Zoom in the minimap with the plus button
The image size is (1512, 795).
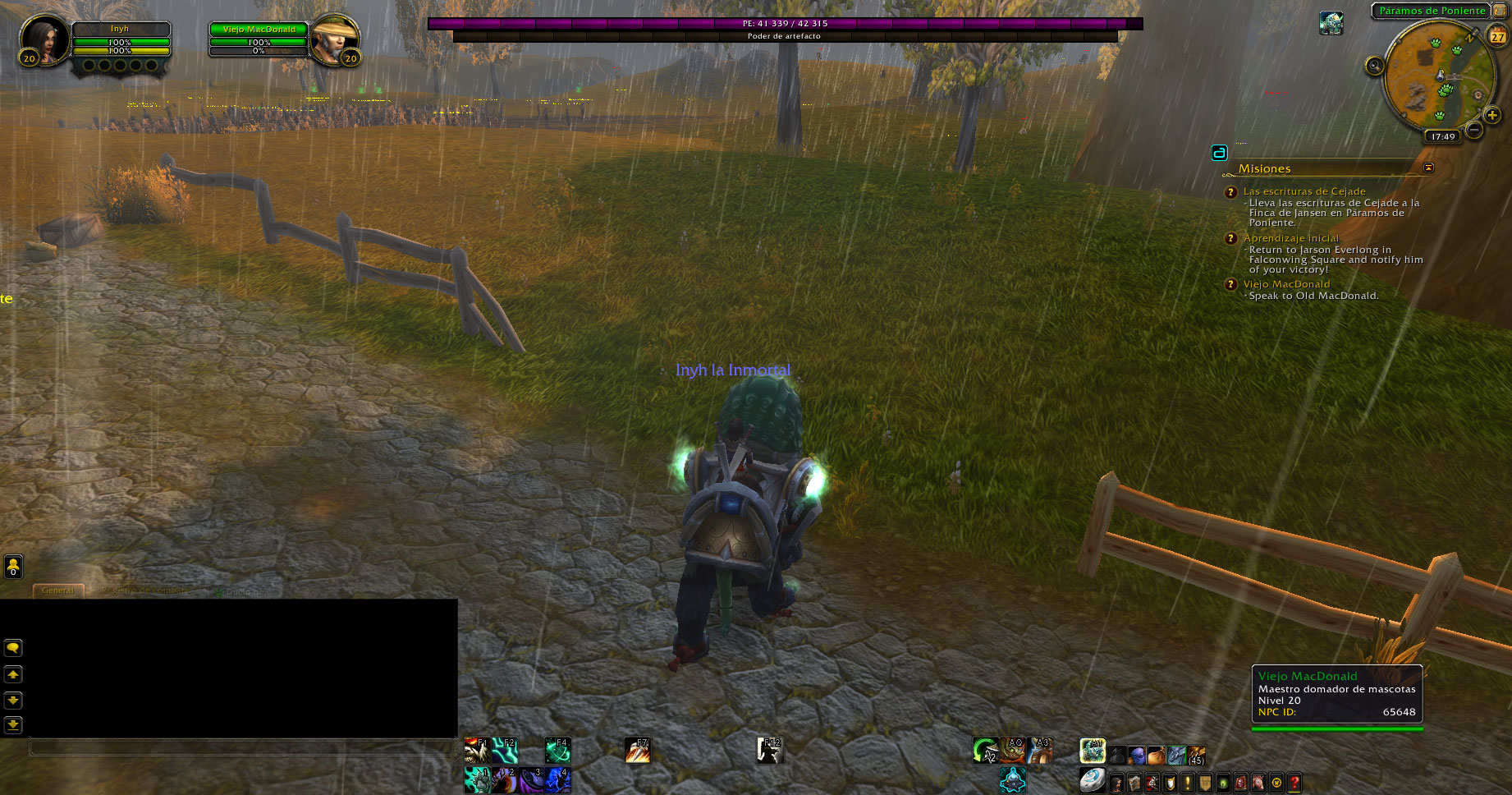[1492, 116]
